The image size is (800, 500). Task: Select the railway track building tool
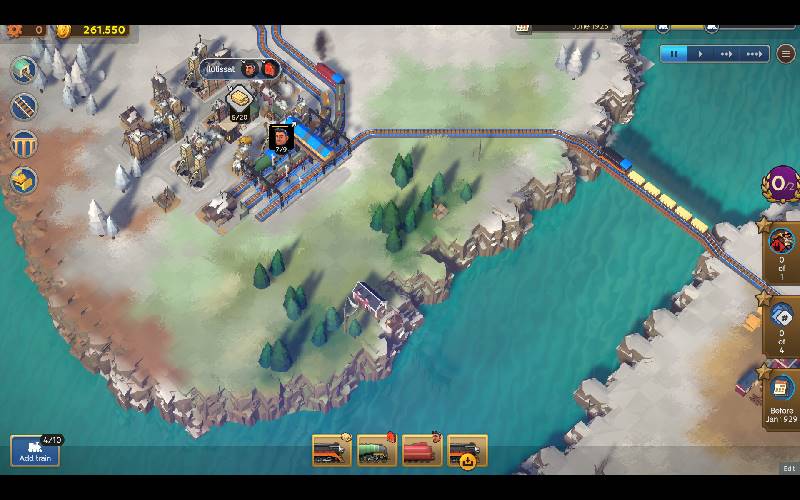pyautogui.click(x=23, y=106)
